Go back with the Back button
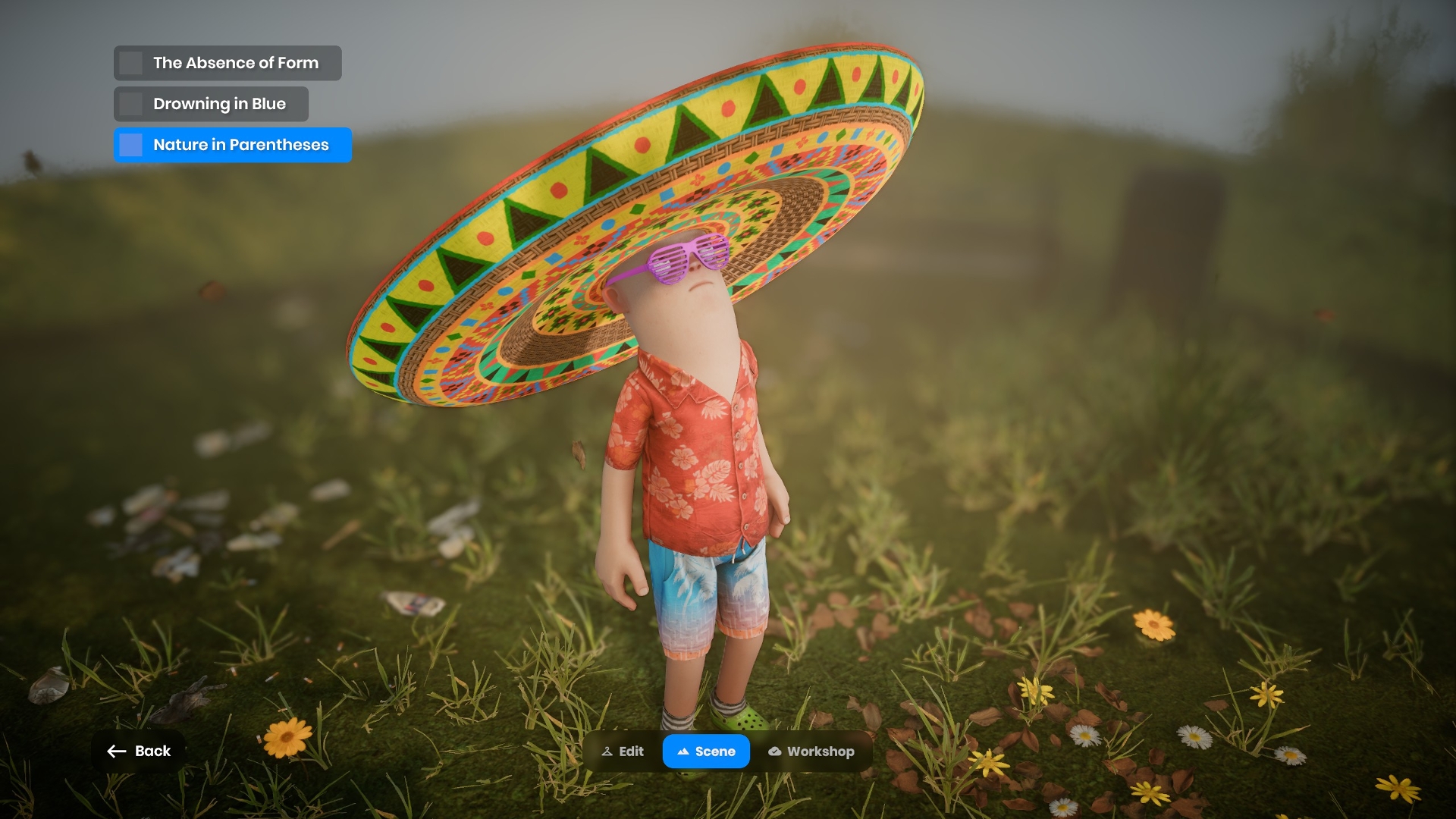This screenshot has height=819, width=1456. pyautogui.click(x=139, y=751)
